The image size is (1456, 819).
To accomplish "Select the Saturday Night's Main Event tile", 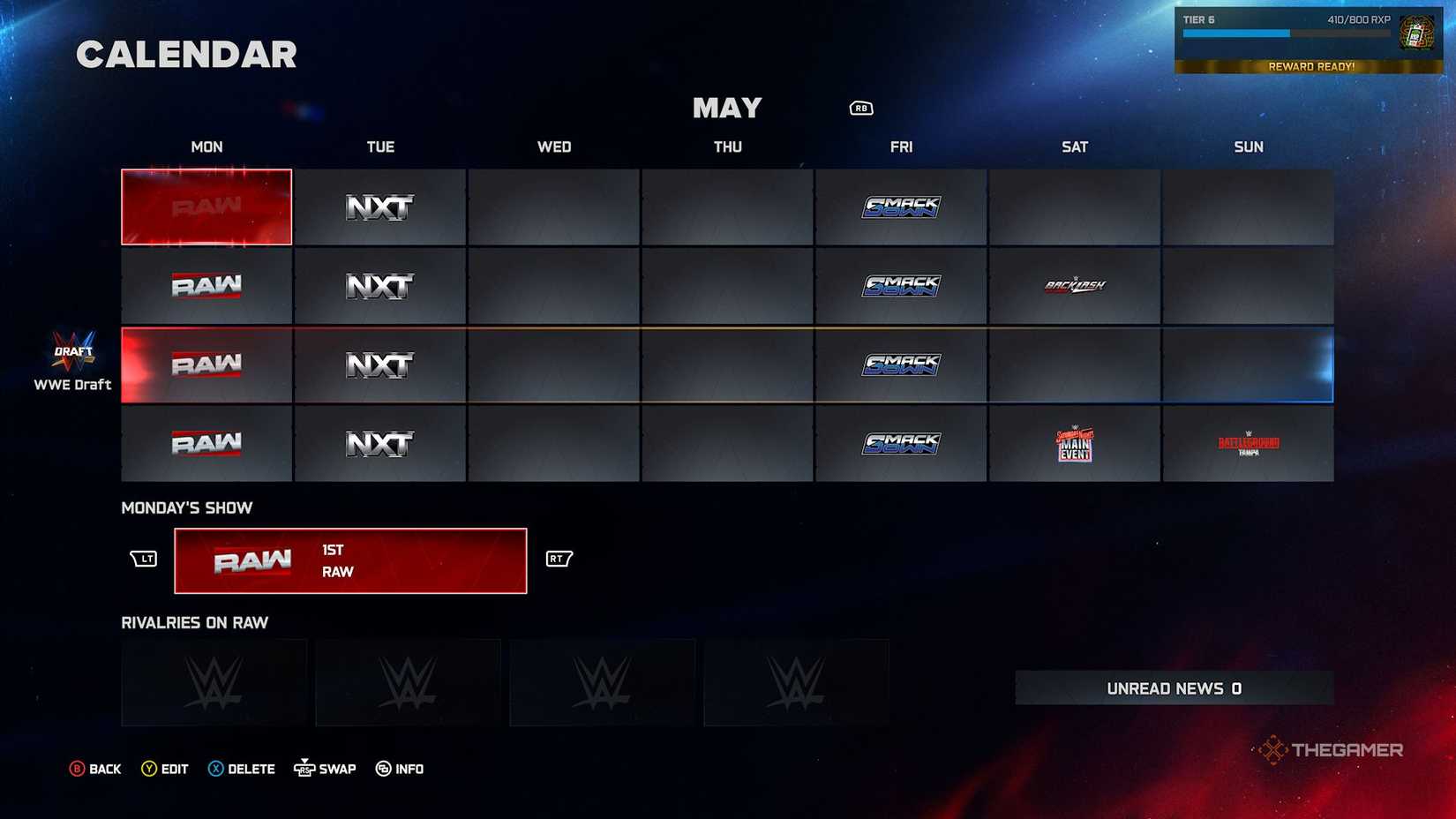I will click(1075, 444).
